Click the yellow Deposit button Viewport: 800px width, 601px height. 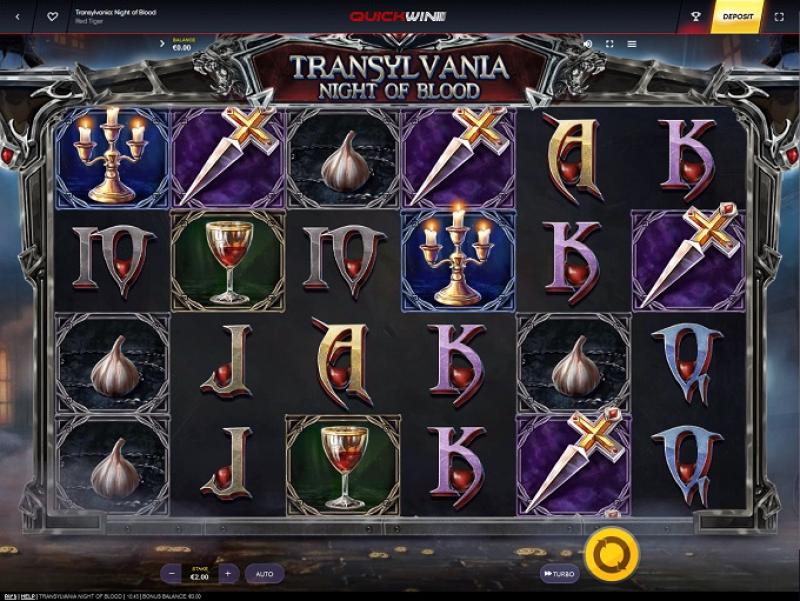(x=736, y=17)
